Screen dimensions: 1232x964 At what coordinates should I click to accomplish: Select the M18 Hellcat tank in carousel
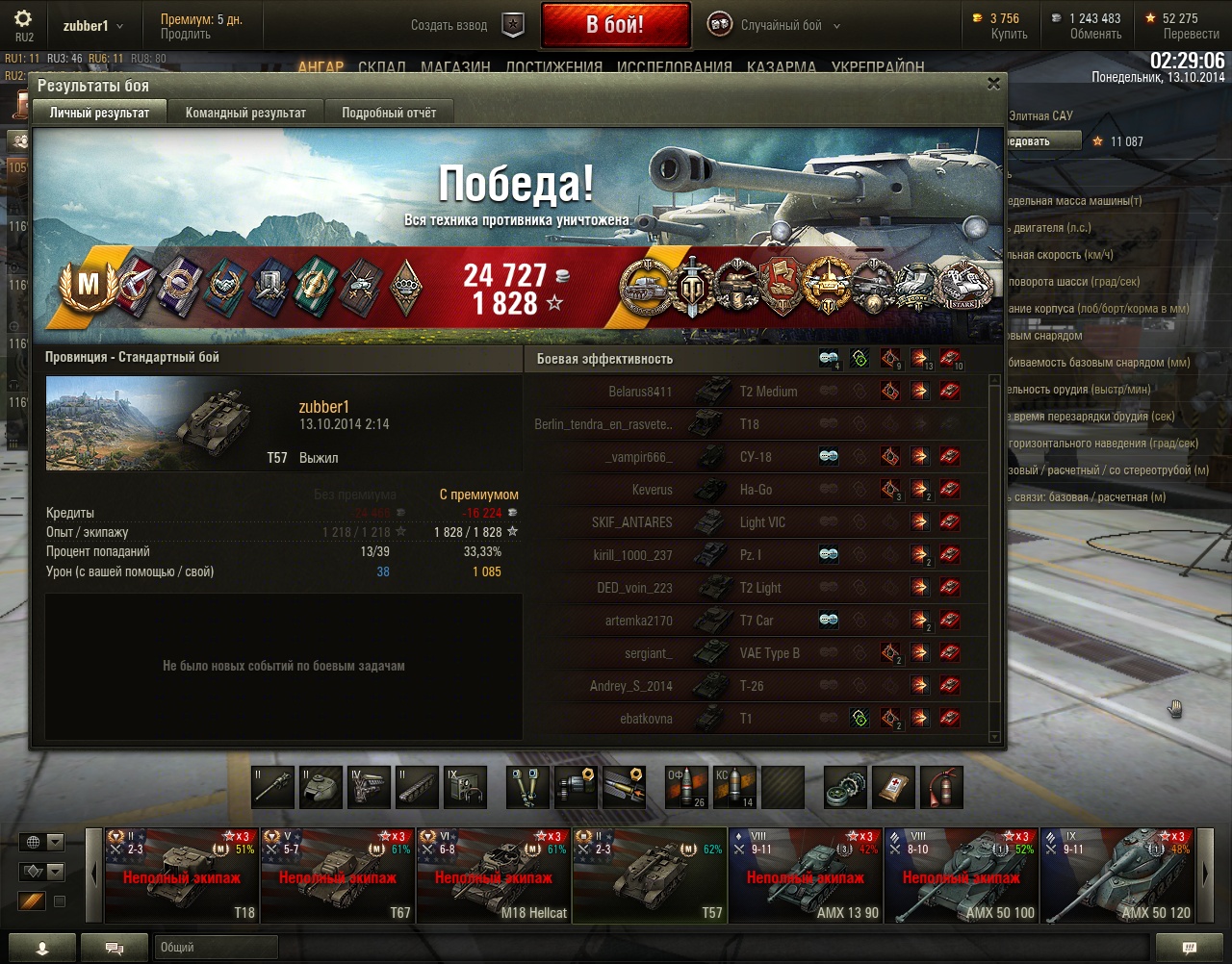[493, 875]
